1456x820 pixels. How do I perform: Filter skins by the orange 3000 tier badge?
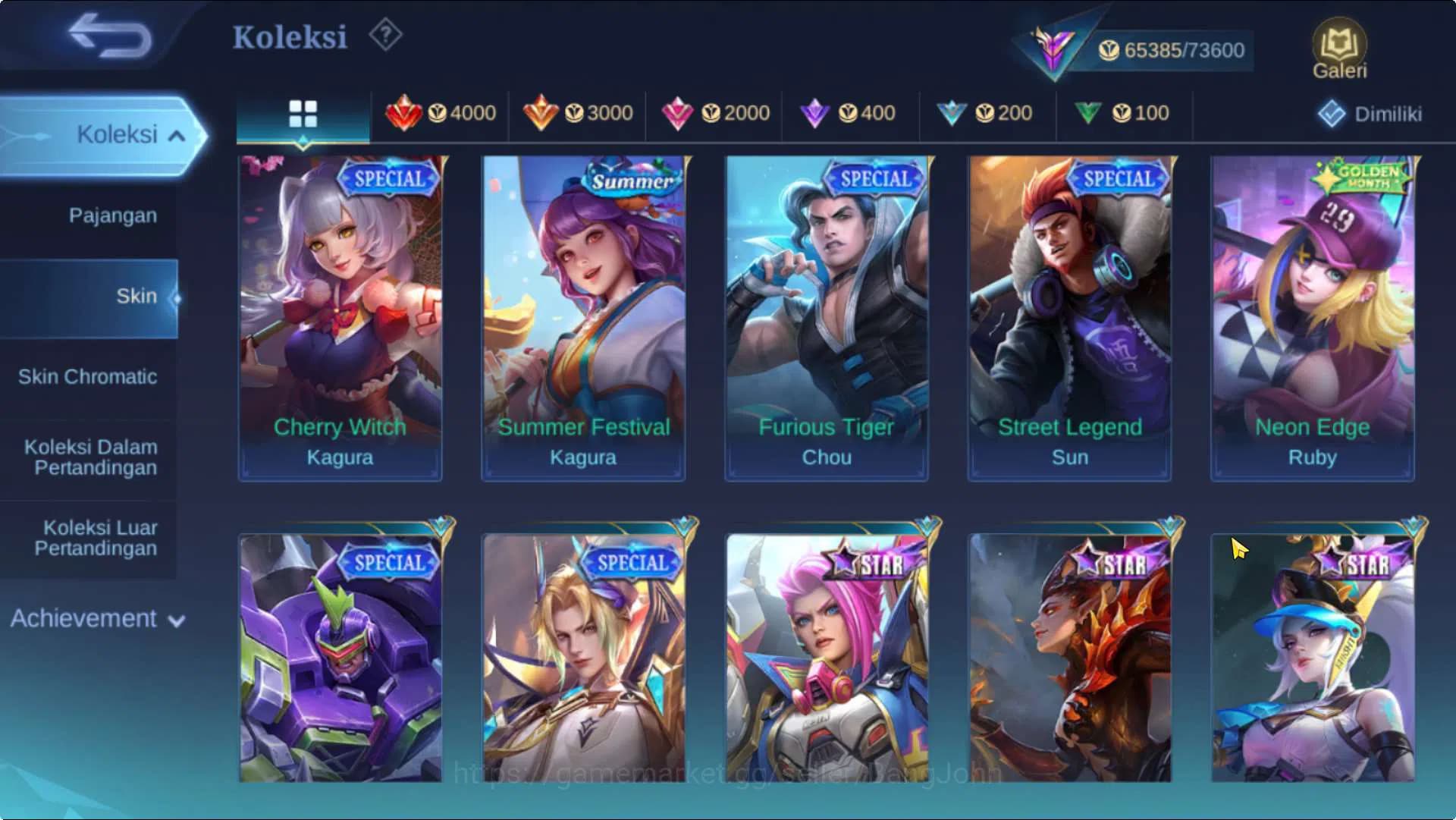coord(580,112)
